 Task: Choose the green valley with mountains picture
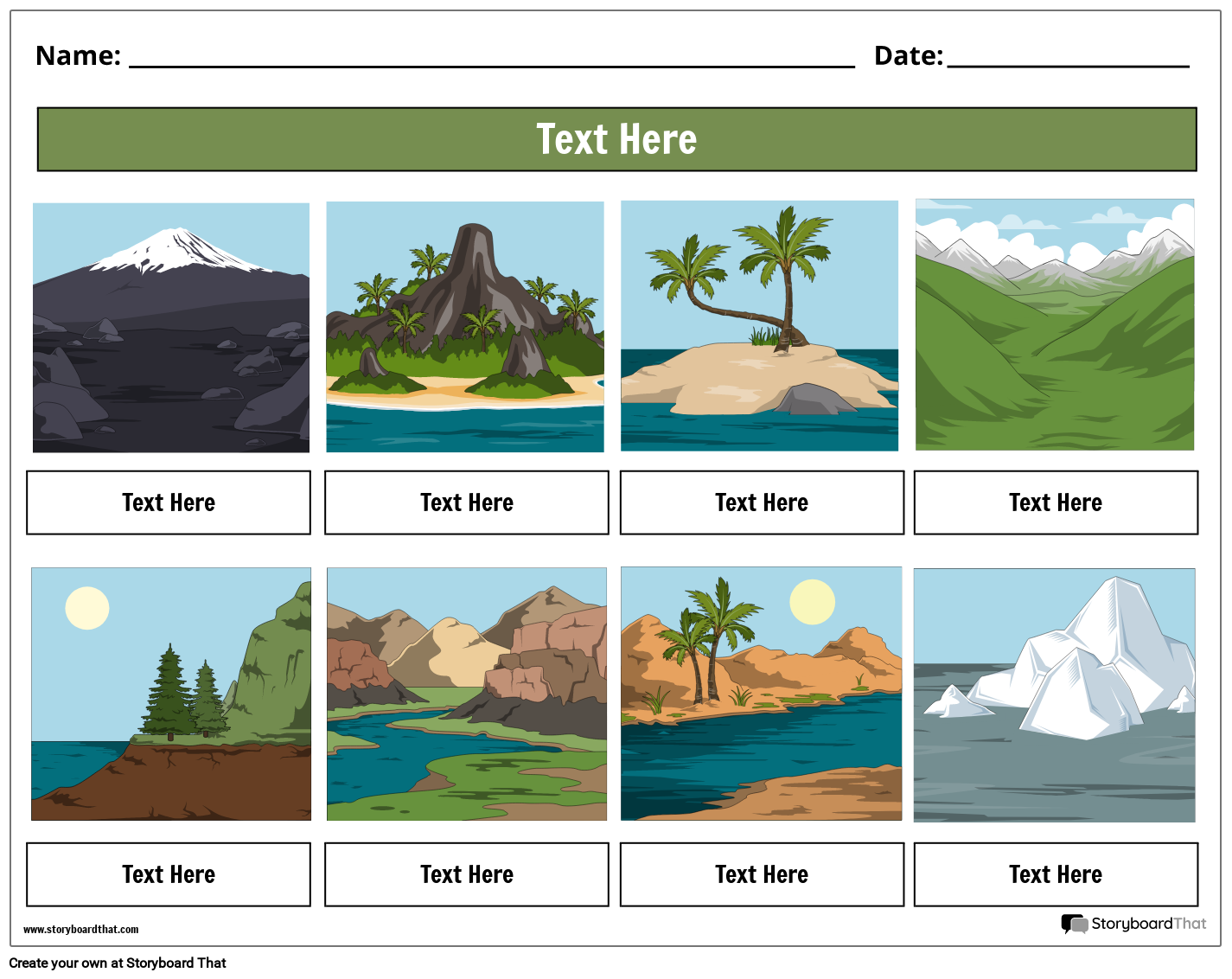click(1055, 325)
